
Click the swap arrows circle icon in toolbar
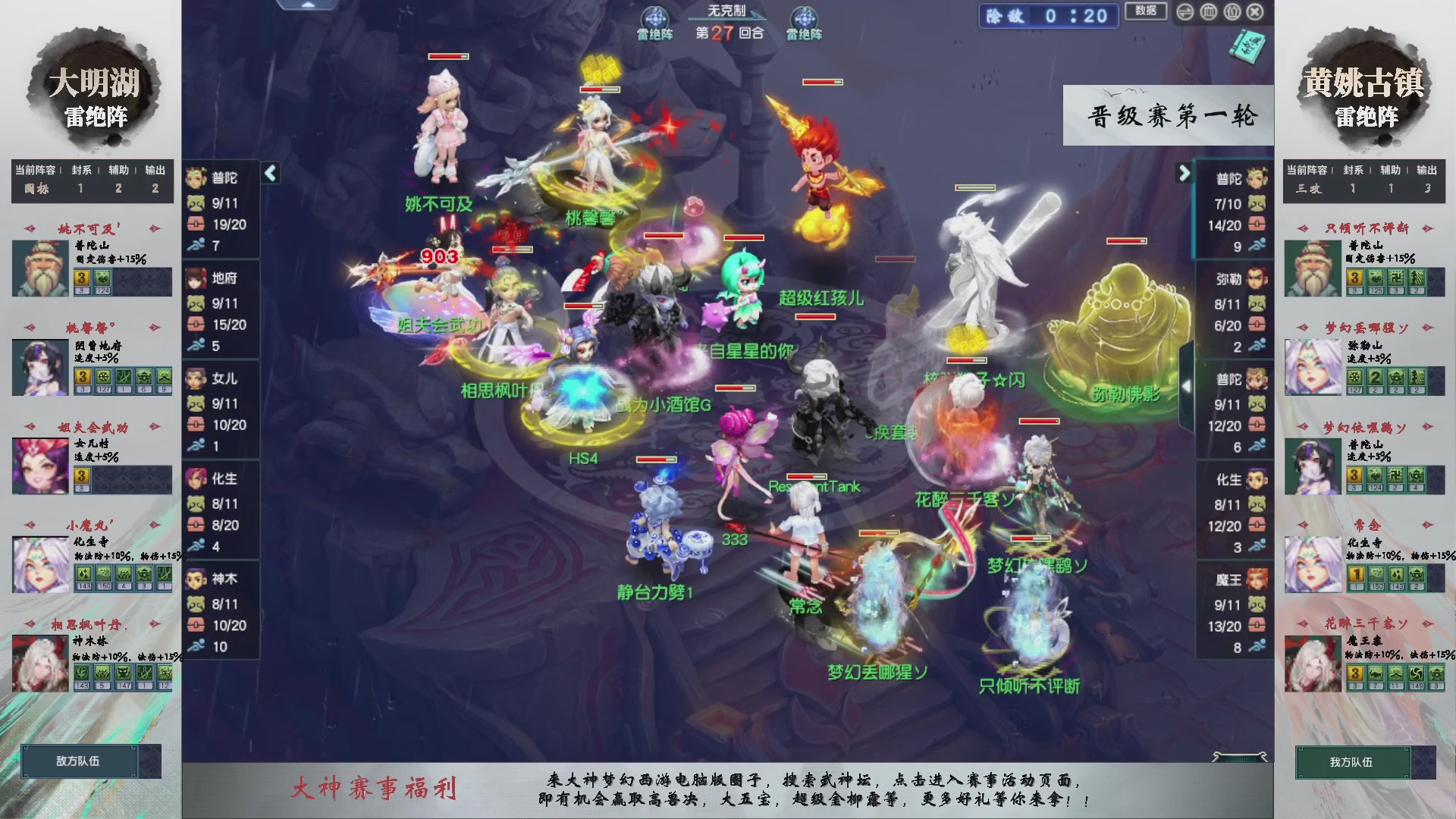[x=1185, y=12]
